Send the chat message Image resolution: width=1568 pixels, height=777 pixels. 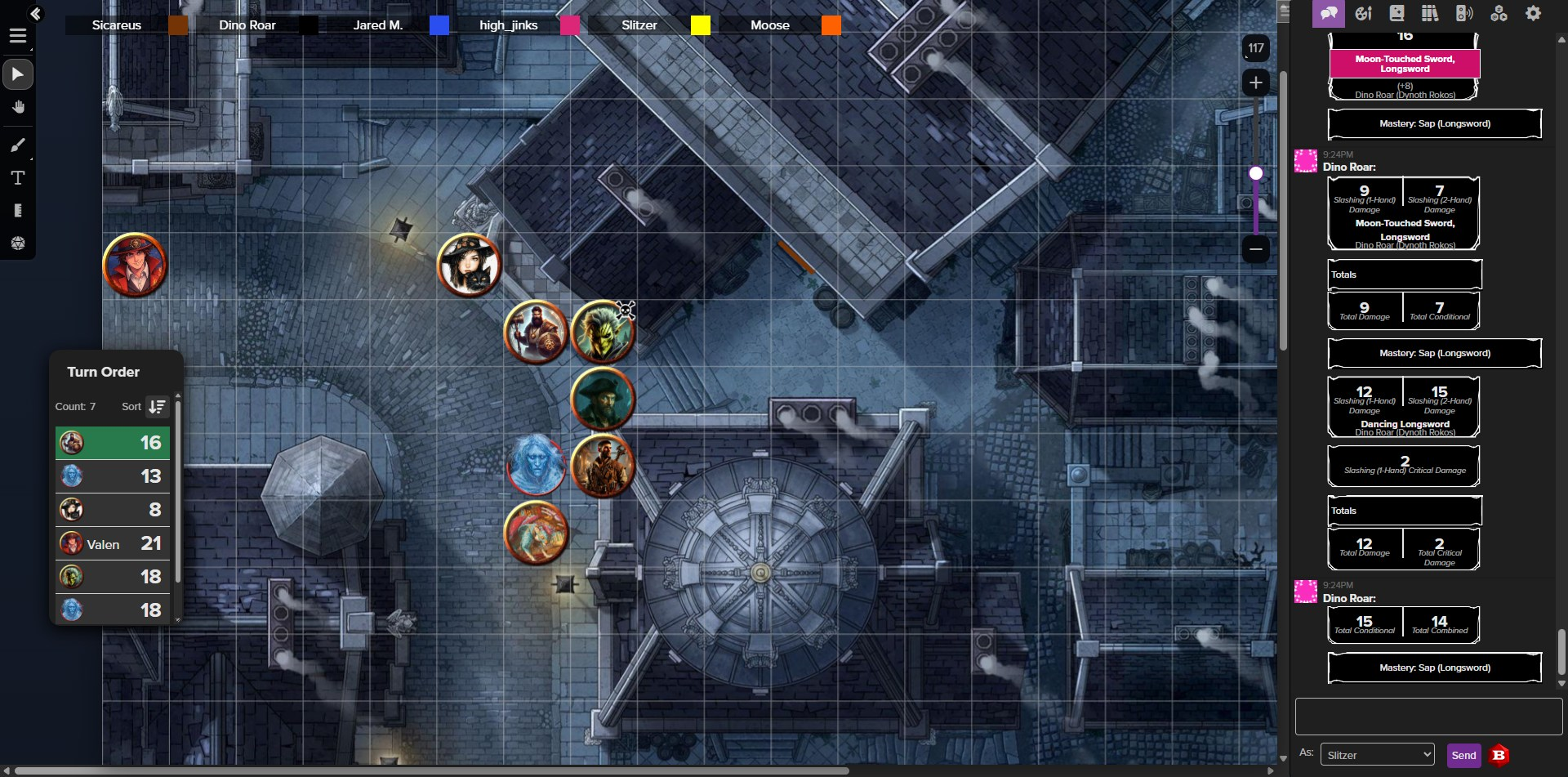click(x=1463, y=755)
